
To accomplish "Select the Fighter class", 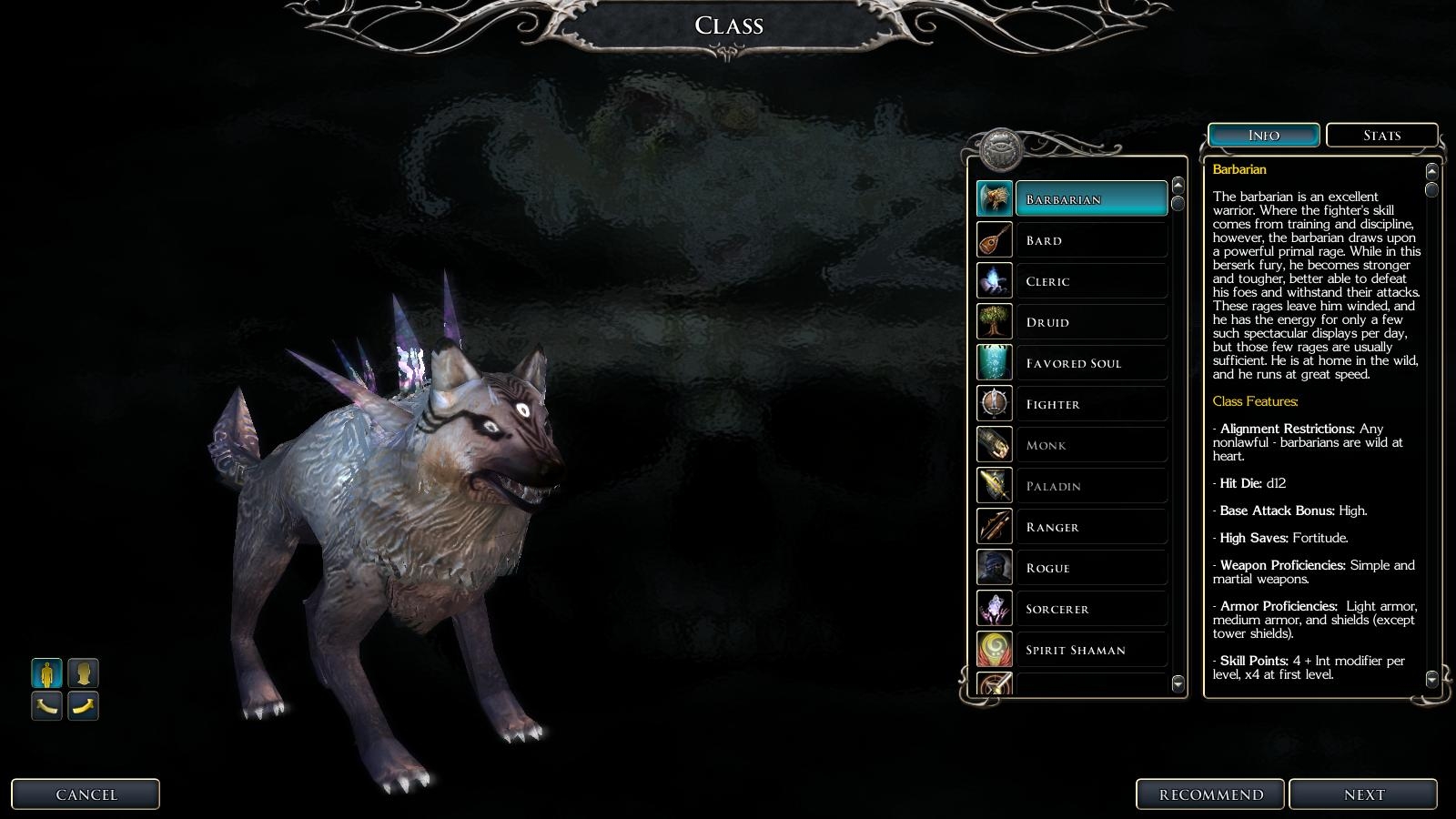I will (1090, 404).
